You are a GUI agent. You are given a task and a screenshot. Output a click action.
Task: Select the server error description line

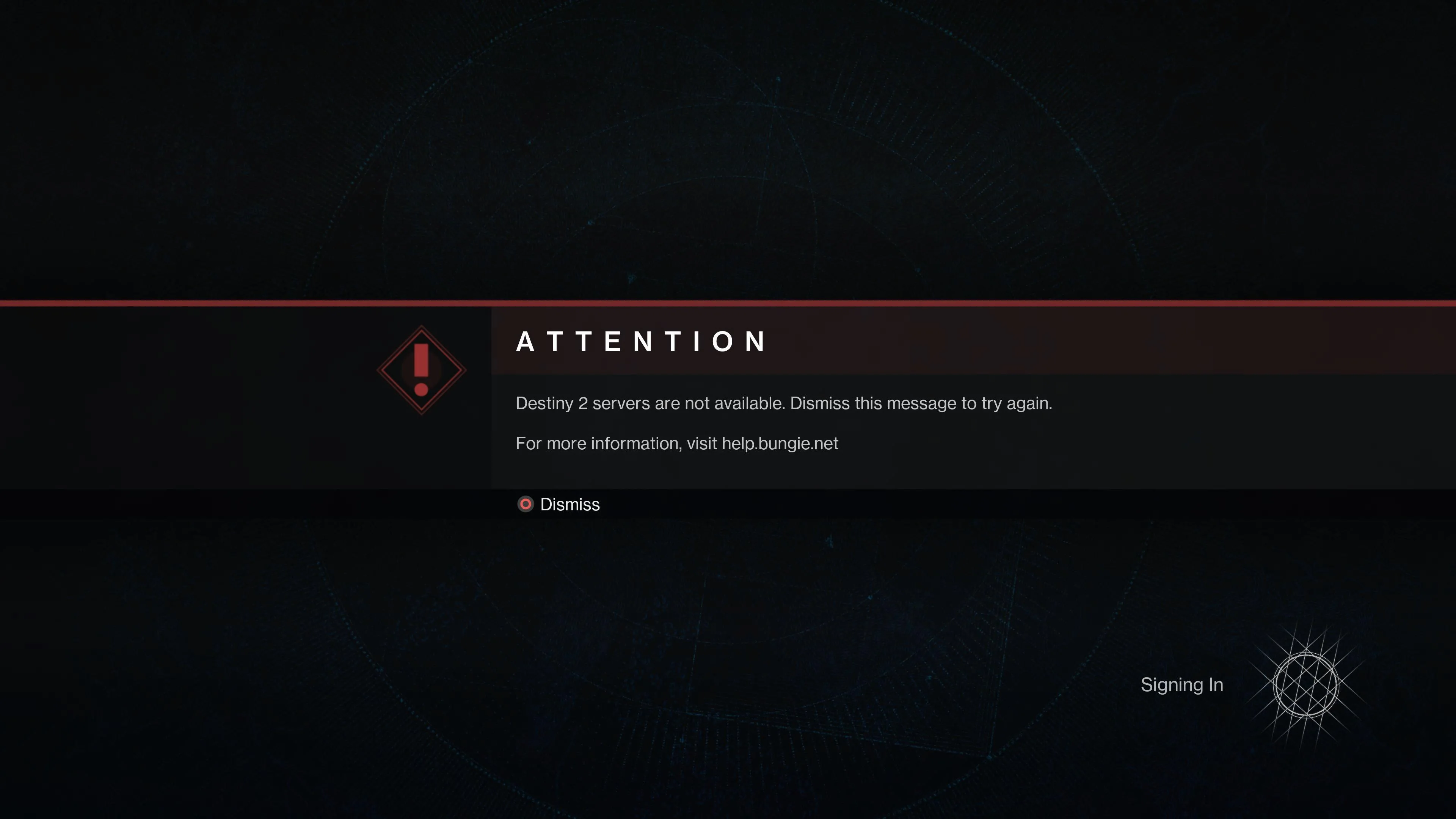783,403
